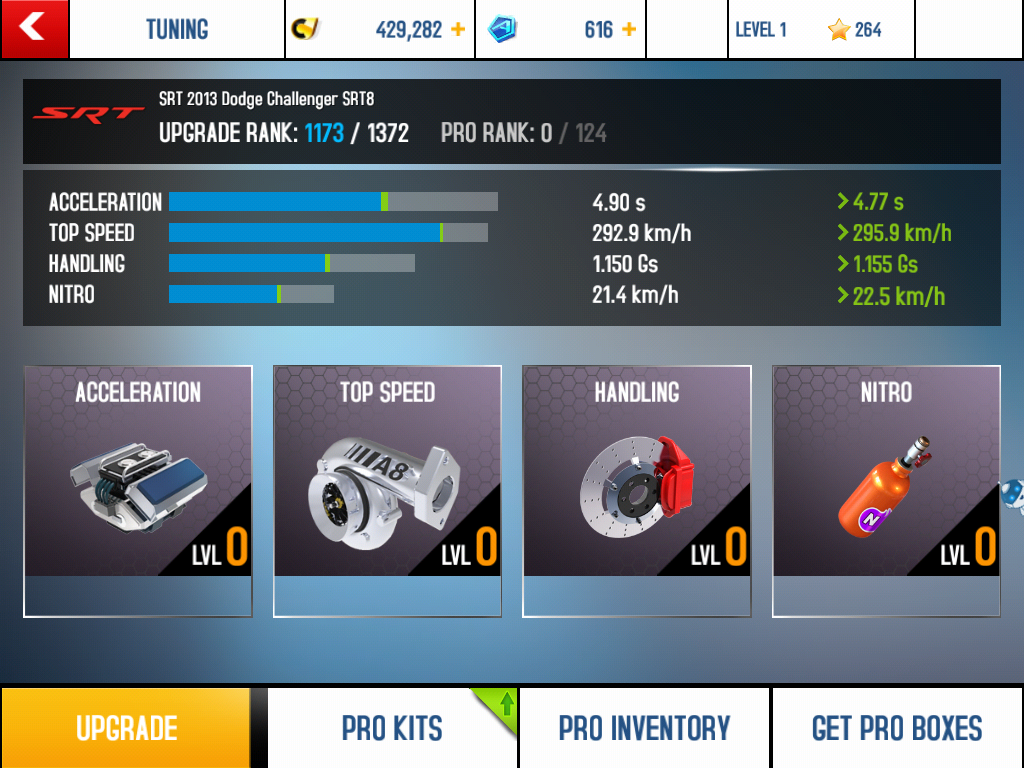Open the Handling upgrade card
The width and height of the screenshot is (1024, 768).
click(636, 490)
